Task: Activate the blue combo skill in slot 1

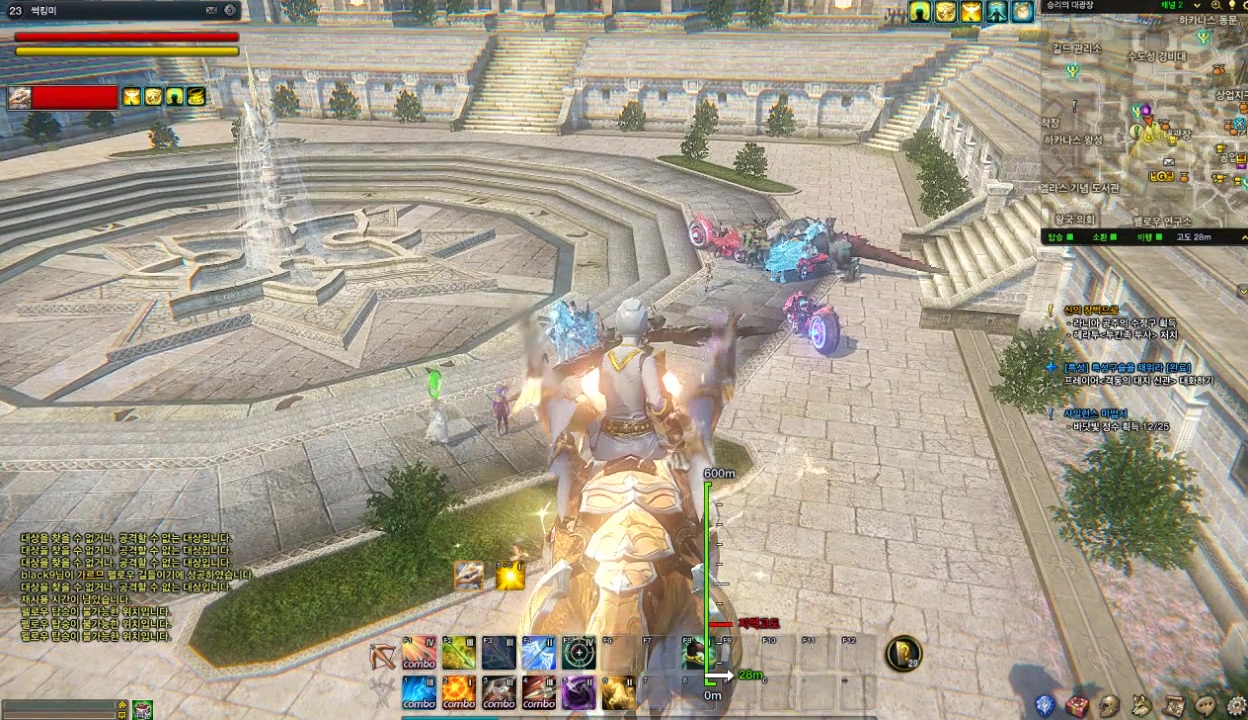Action: pyautogui.click(x=419, y=692)
